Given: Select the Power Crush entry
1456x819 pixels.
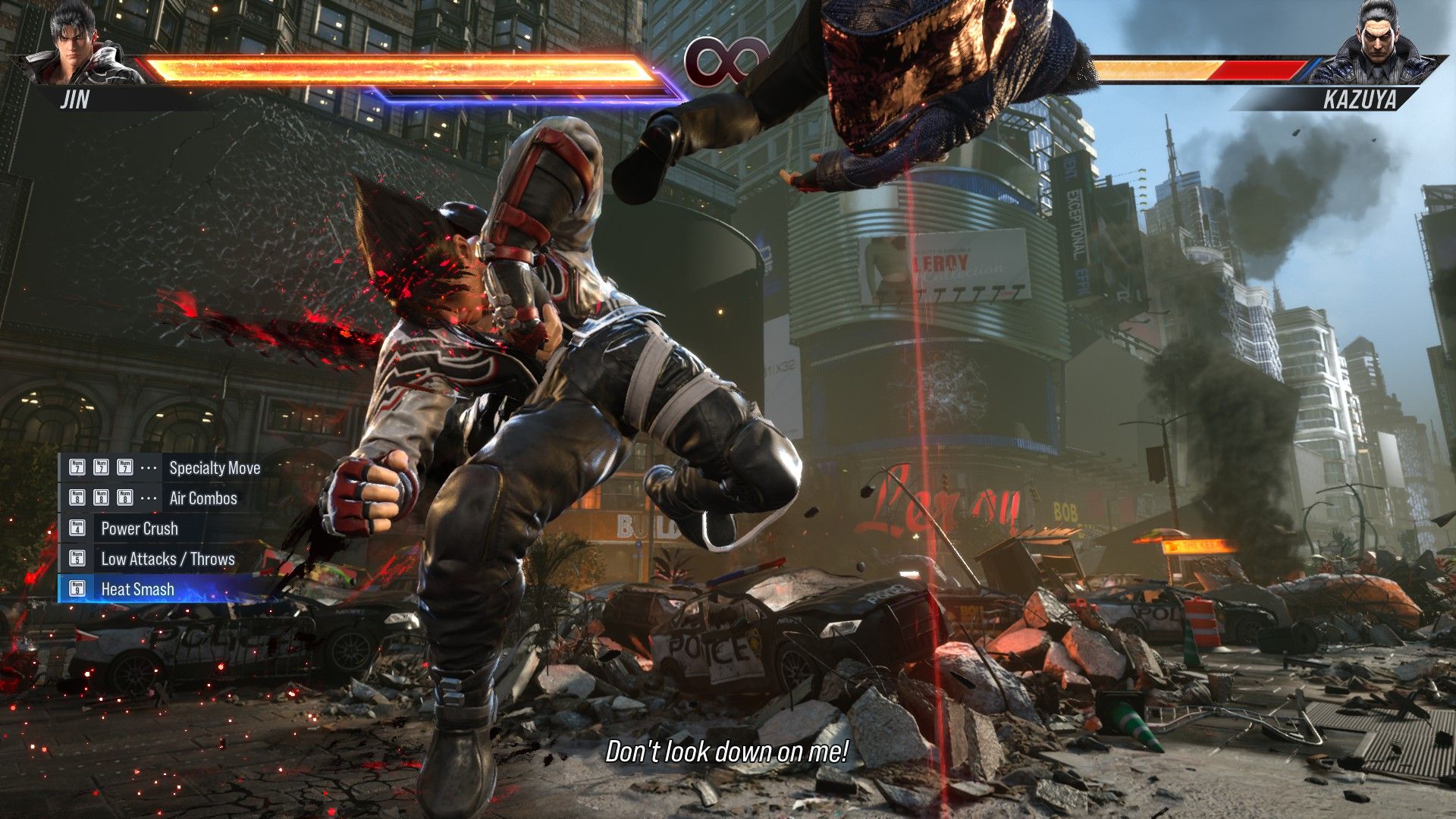Looking at the screenshot, I should tap(140, 529).
